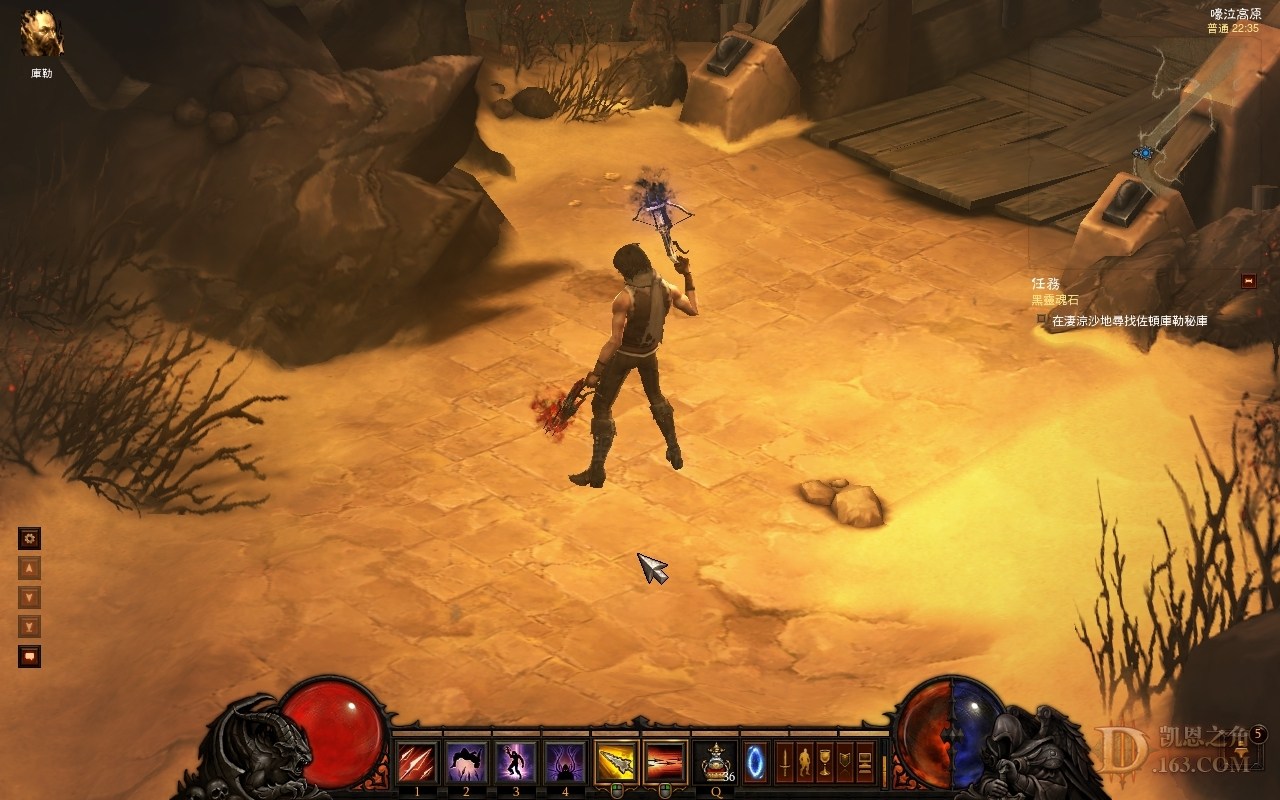Open the blue town portal
This screenshot has width=1280, height=800.
coord(756,763)
